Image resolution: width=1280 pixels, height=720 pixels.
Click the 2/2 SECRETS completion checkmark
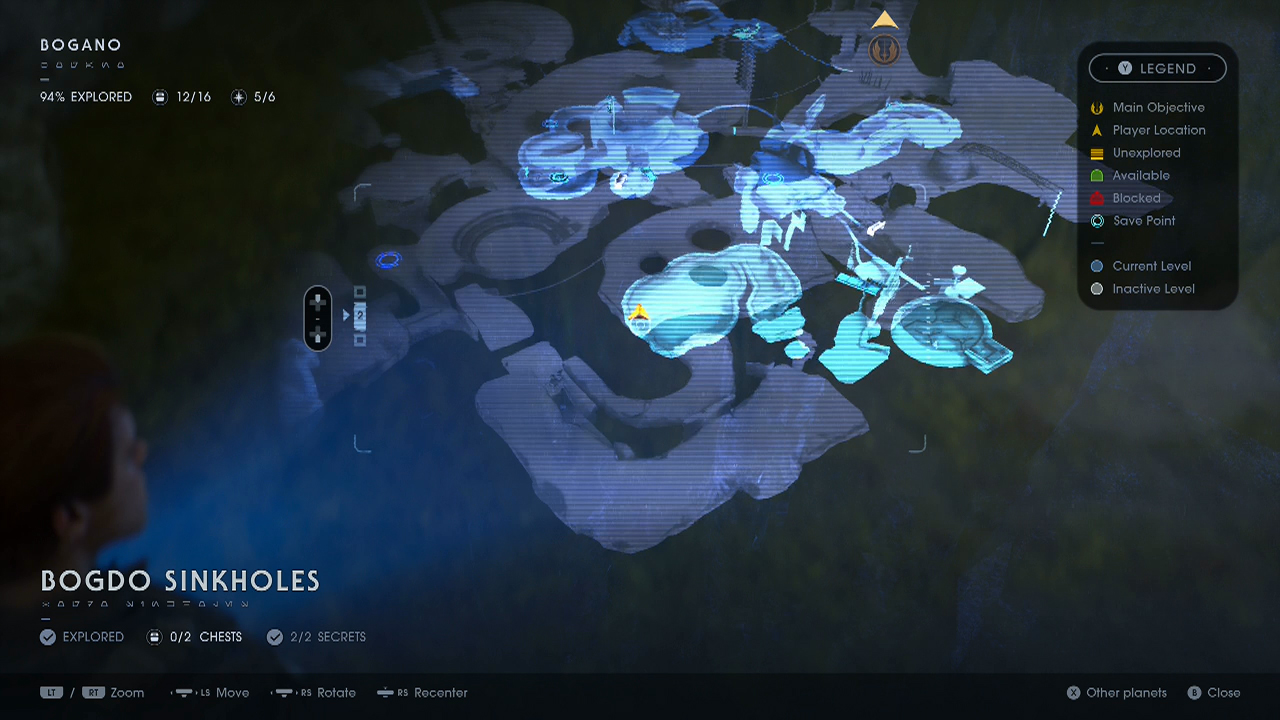[x=275, y=636]
